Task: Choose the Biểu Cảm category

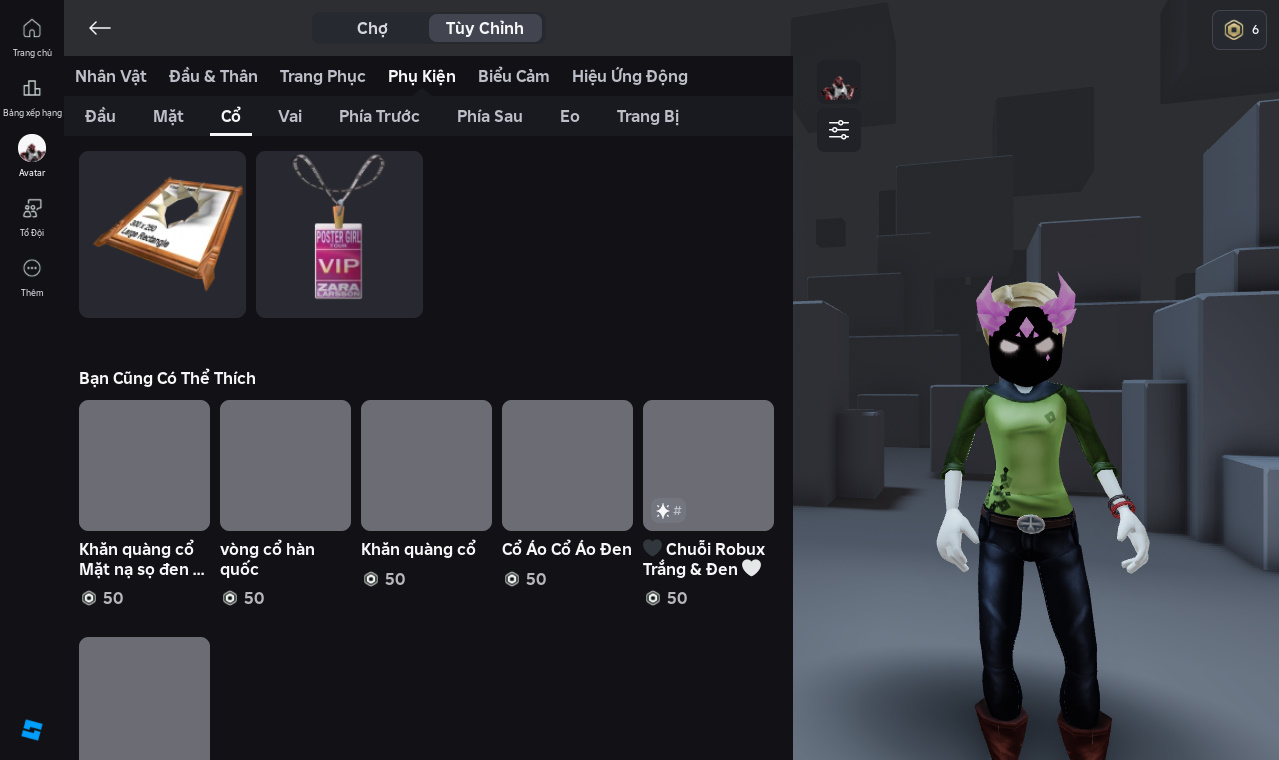Action: [514, 76]
